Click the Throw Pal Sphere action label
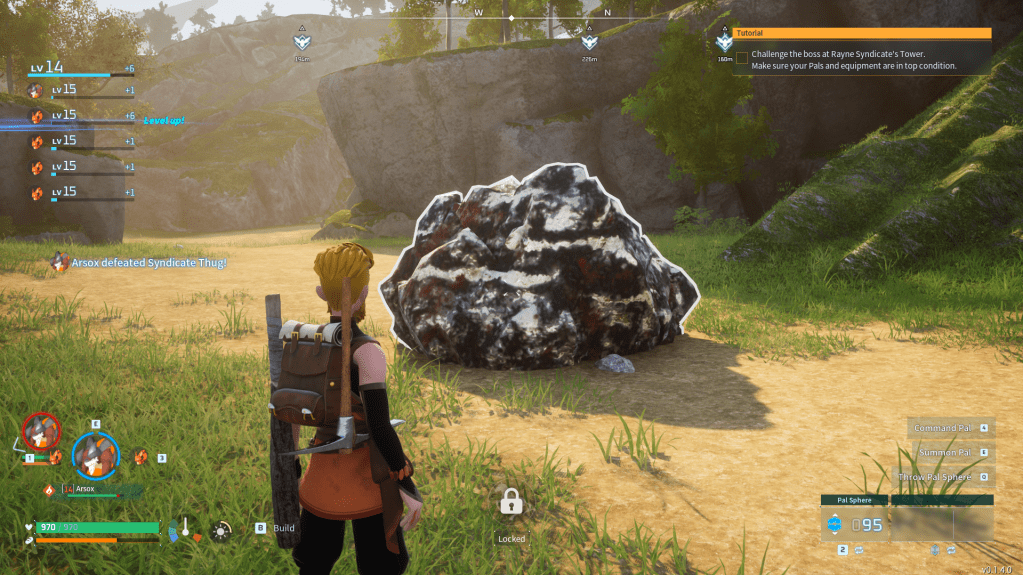 [935, 477]
